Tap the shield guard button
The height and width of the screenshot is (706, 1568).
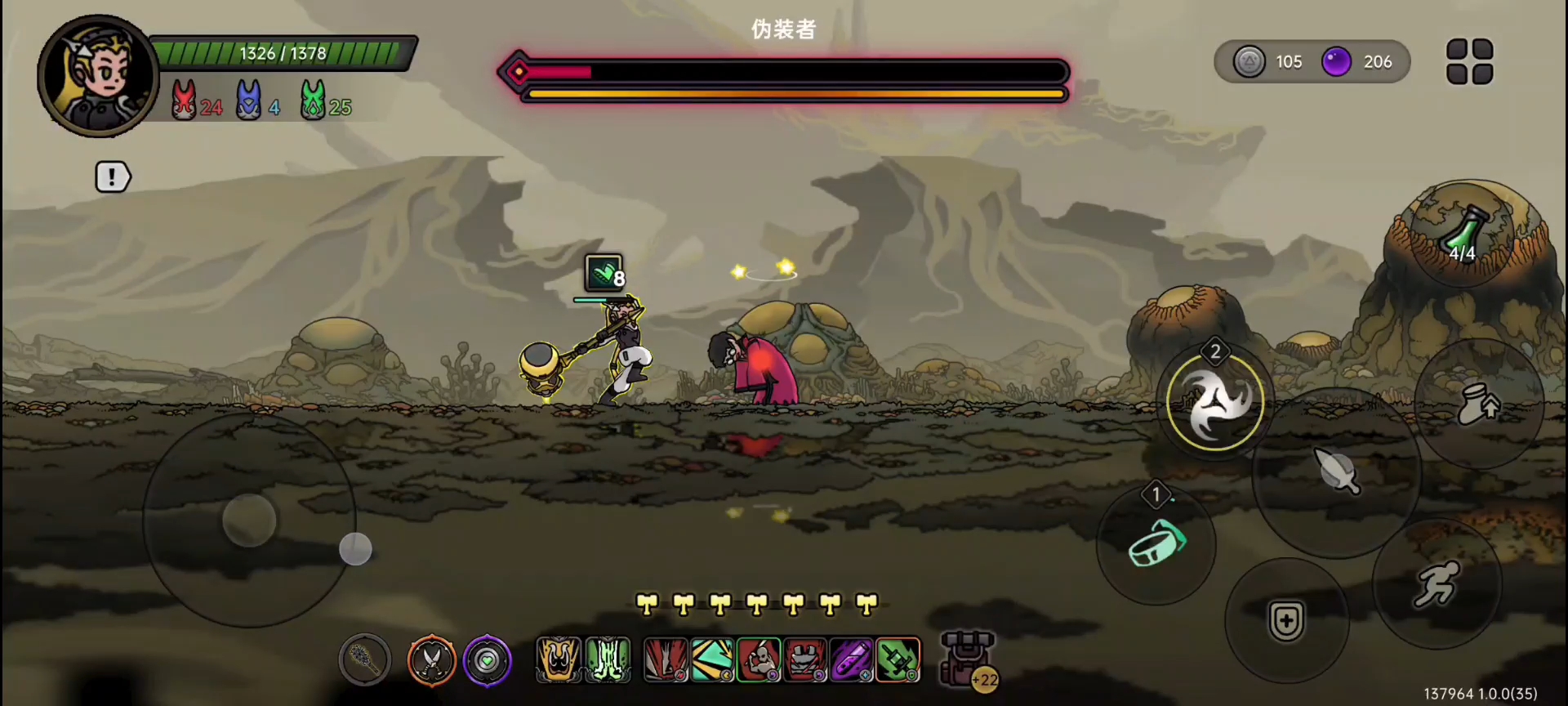point(1286,621)
